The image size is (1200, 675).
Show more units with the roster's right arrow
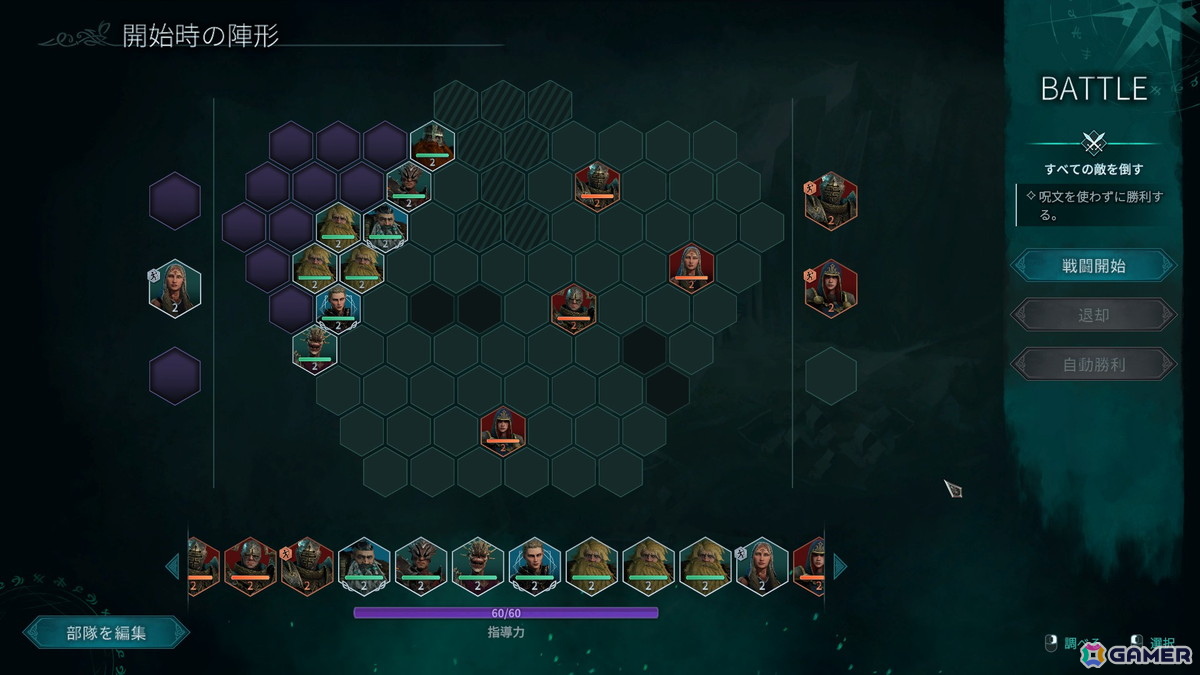click(x=840, y=567)
